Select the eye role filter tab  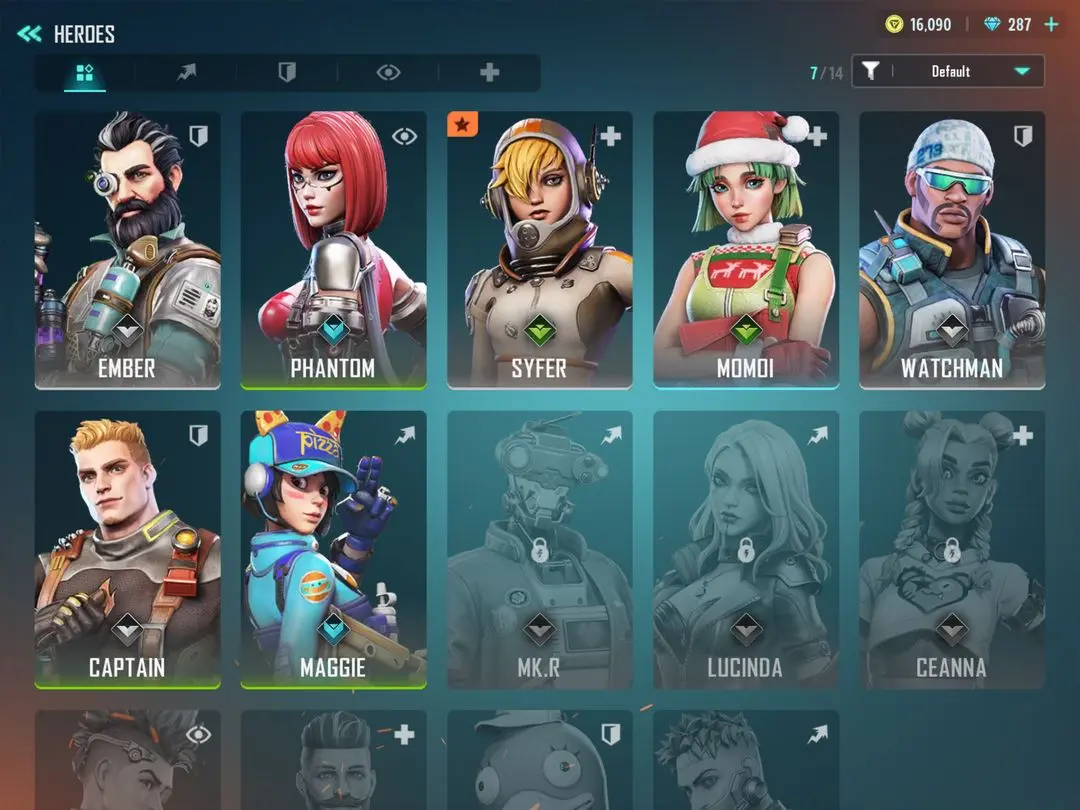[388, 72]
